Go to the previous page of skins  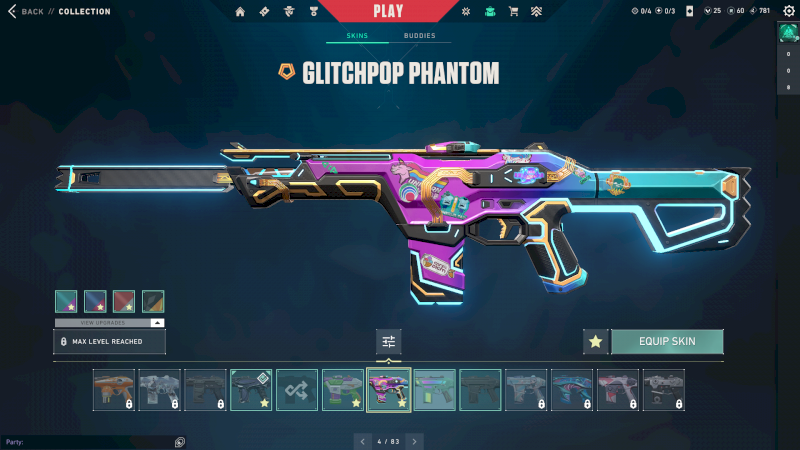pos(361,441)
